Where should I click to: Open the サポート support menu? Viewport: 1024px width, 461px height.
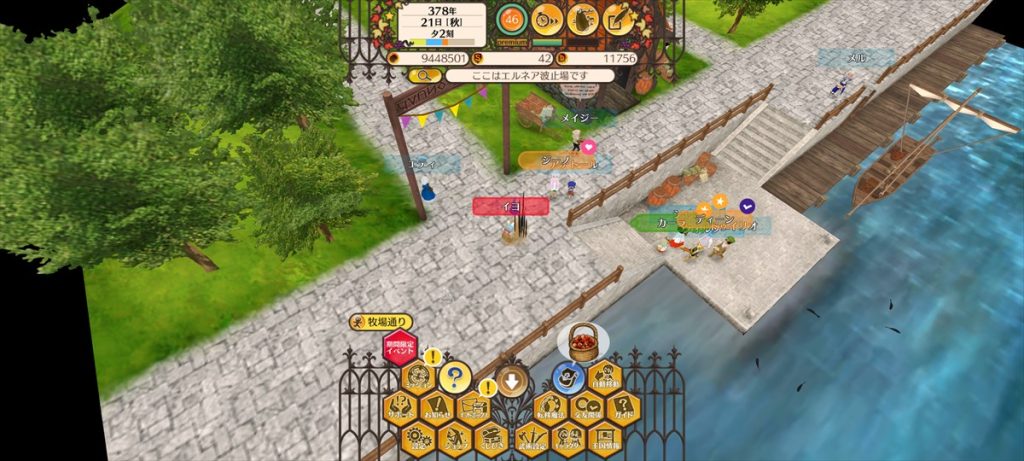click(400, 407)
